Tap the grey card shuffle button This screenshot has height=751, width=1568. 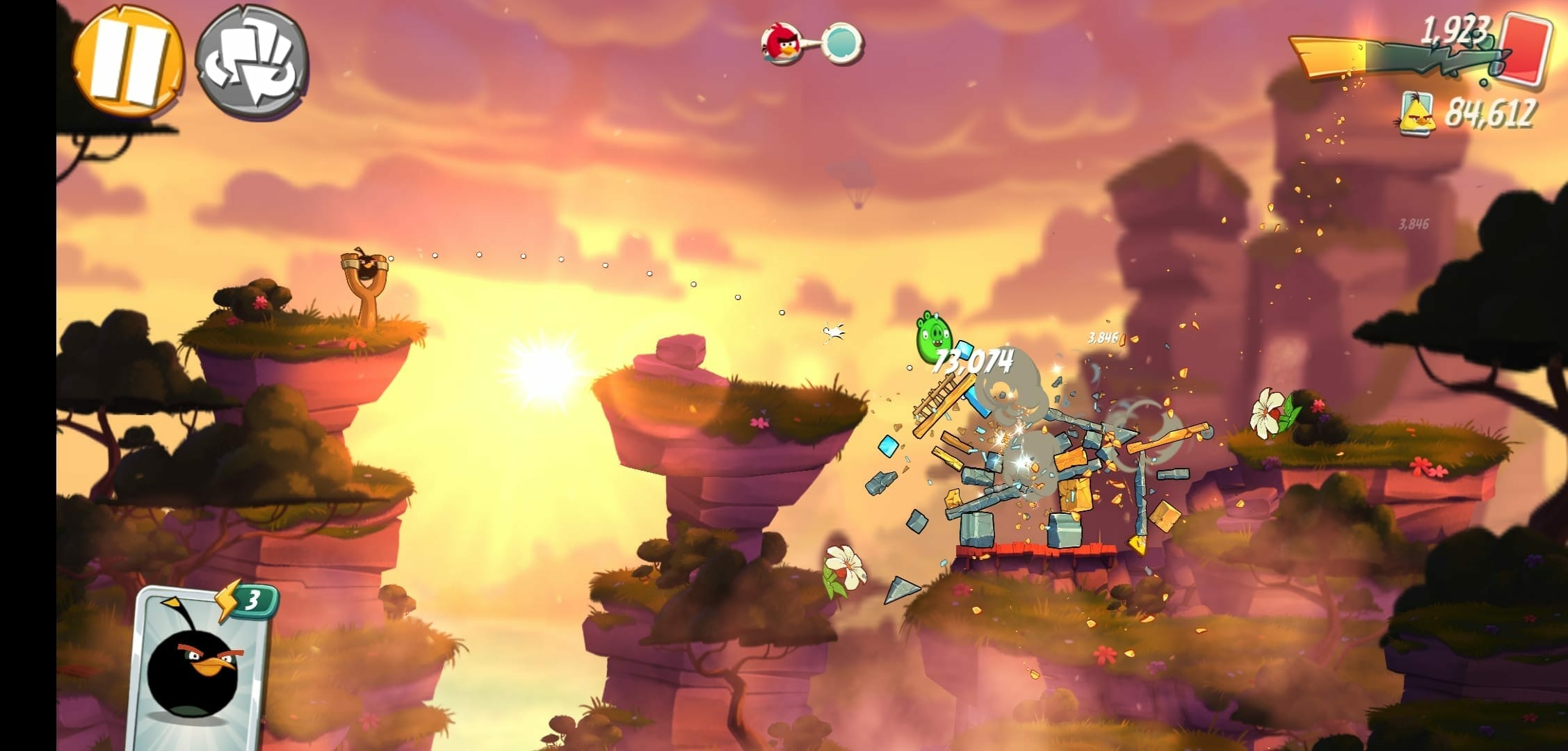coord(252,63)
